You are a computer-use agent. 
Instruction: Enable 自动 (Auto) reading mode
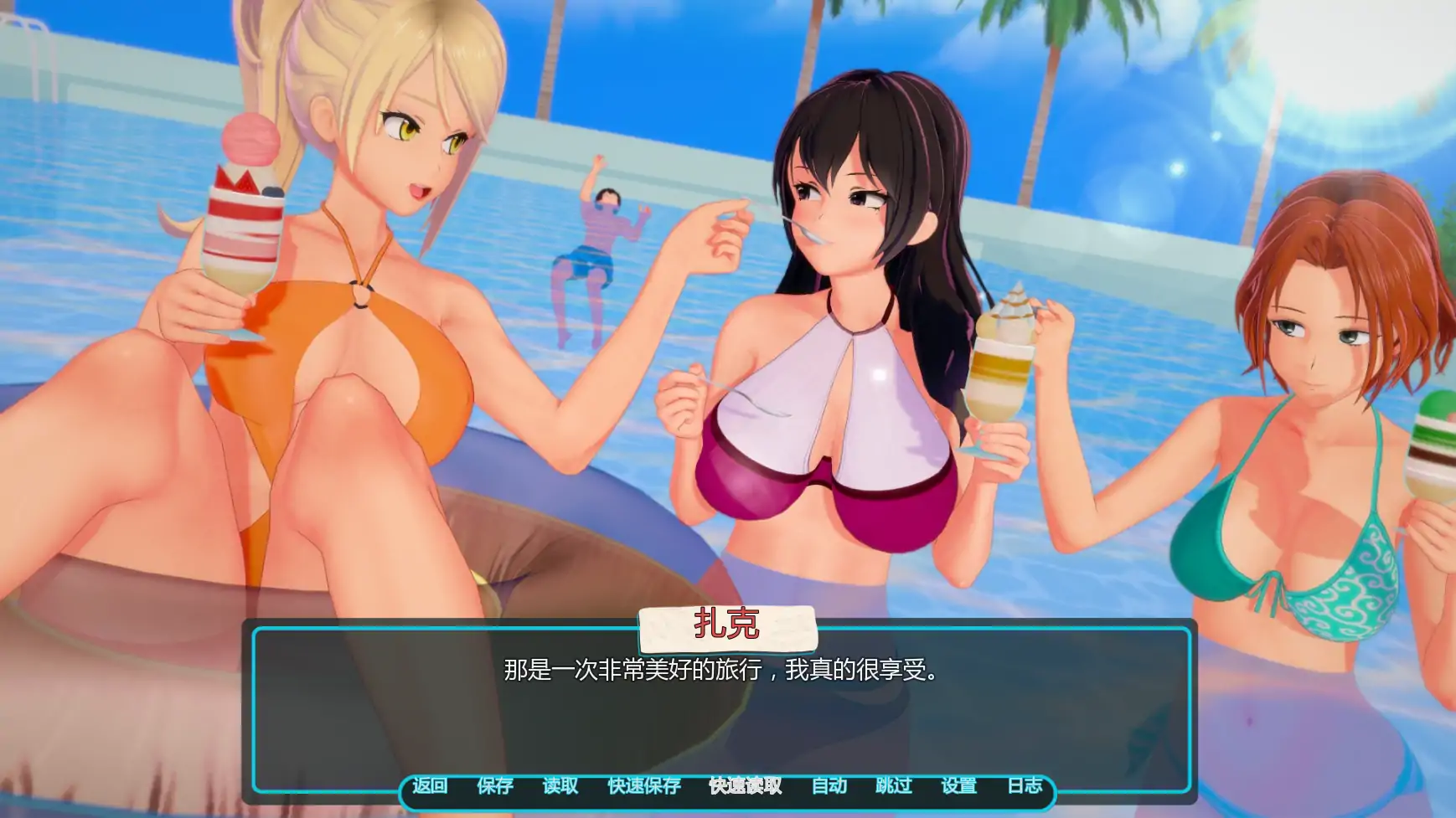[x=829, y=787]
